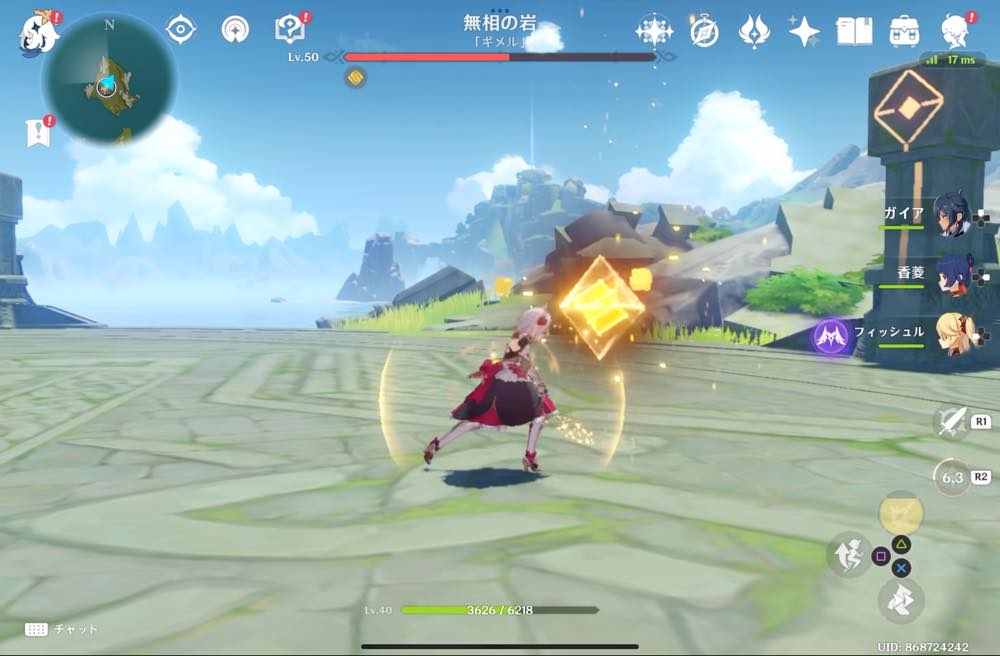The height and width of the screenshot is (656, 1000).
Task: Activate the elemental skill on 6.3 cooldown
Action: coord(951,477)
